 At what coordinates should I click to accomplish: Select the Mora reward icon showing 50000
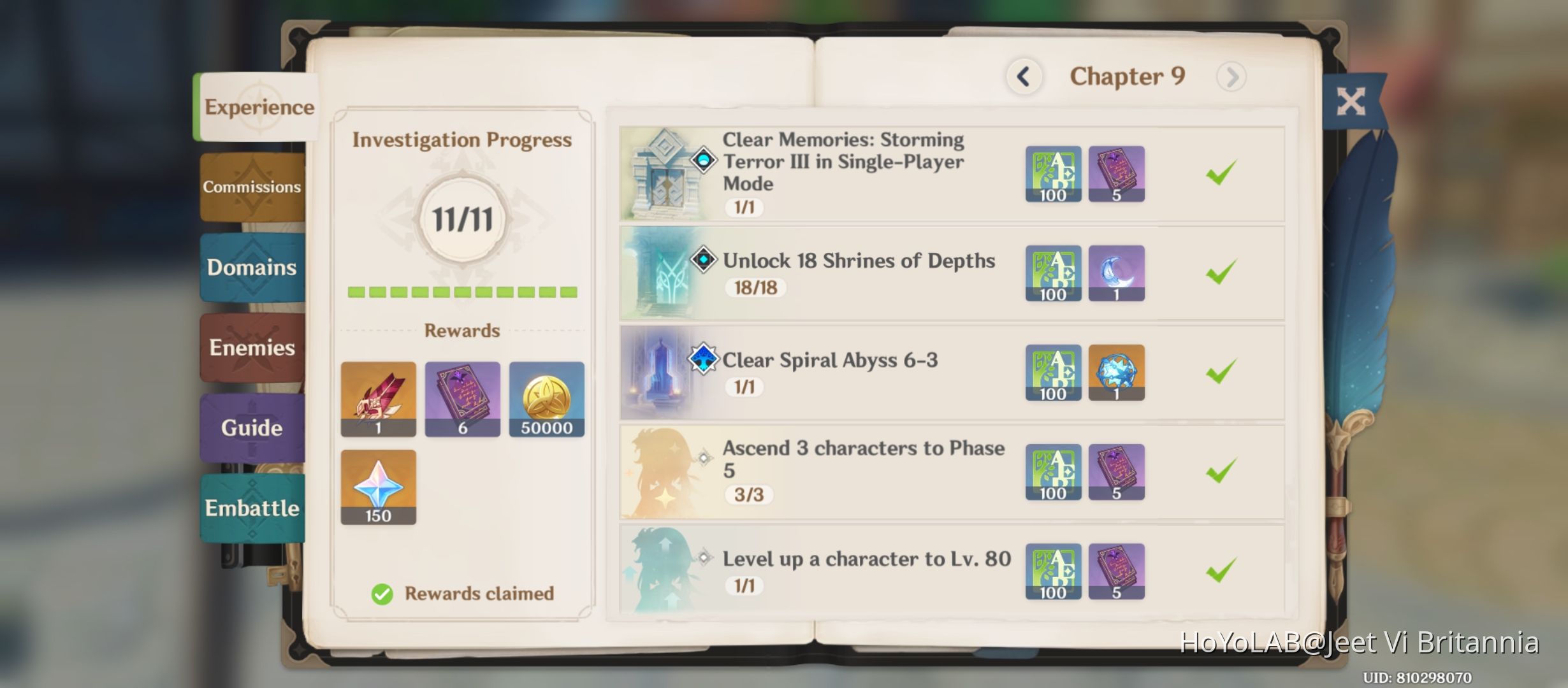[547, 399]
